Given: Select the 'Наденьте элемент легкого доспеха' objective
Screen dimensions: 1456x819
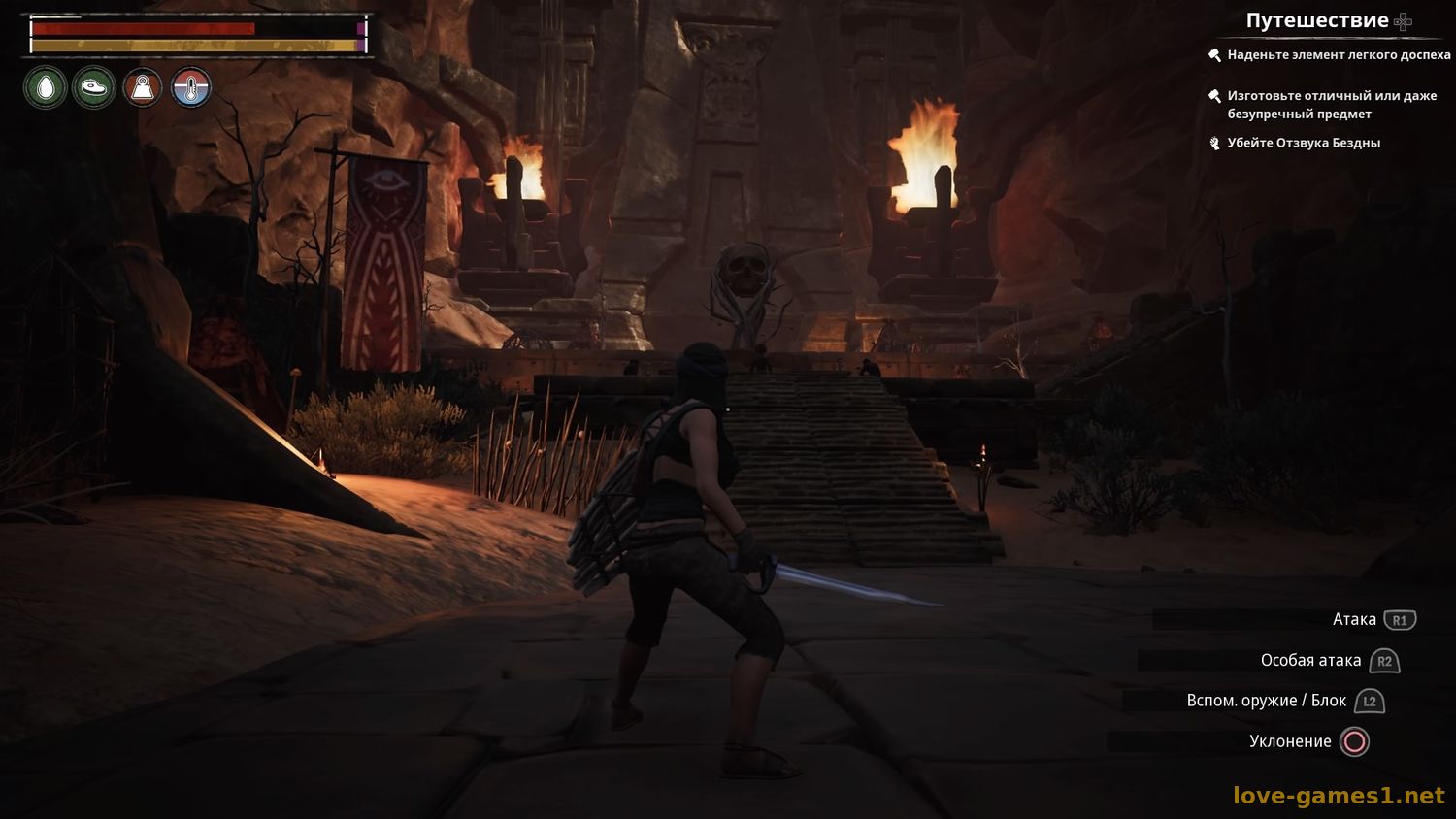Looking at the screenshot, I should pyautogui.click(x=1338, y=55).
